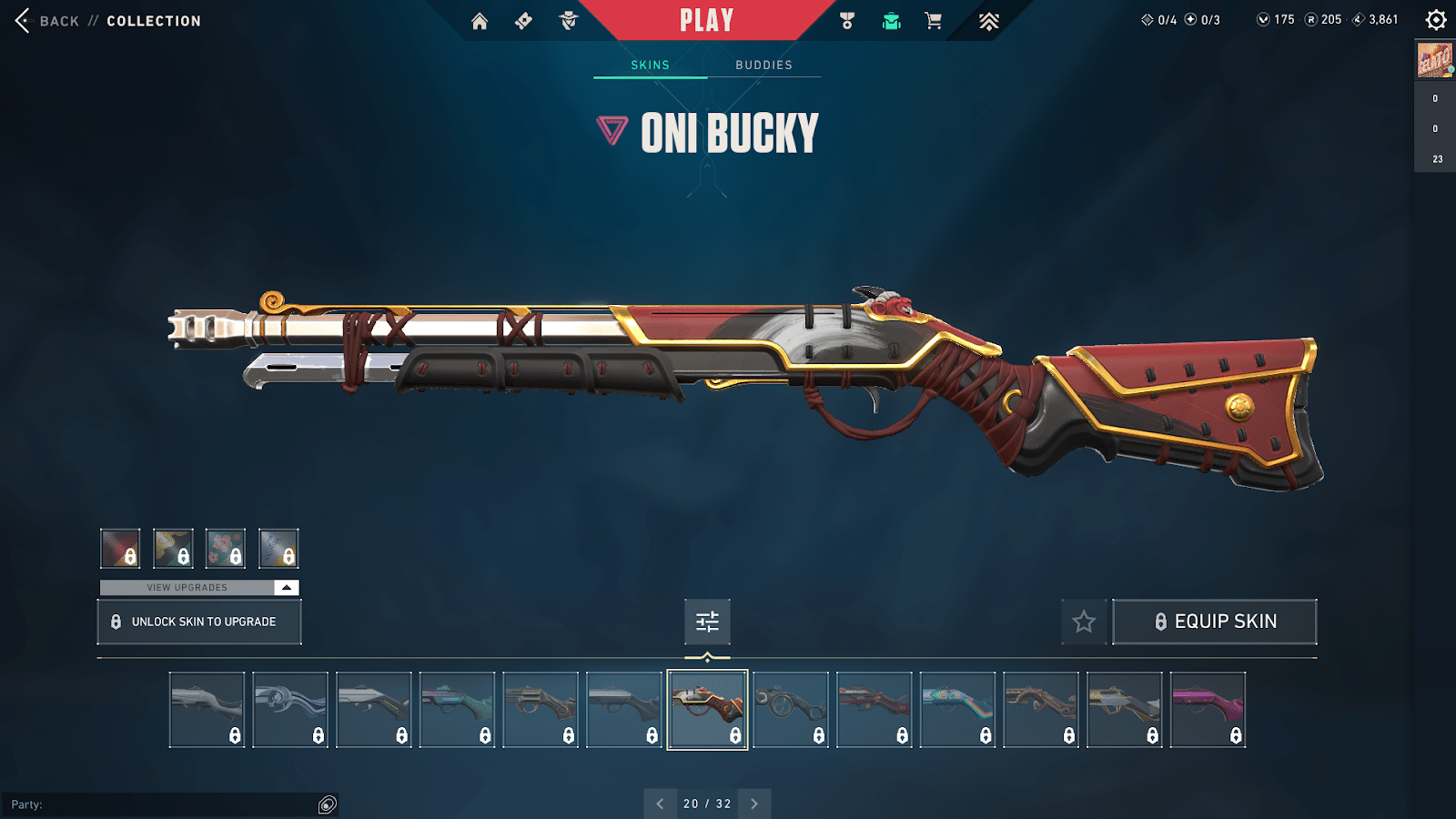Expand the chevron above the skin carousel
This screenshot has height=819, width=1456.
click(x=707, y=654)
